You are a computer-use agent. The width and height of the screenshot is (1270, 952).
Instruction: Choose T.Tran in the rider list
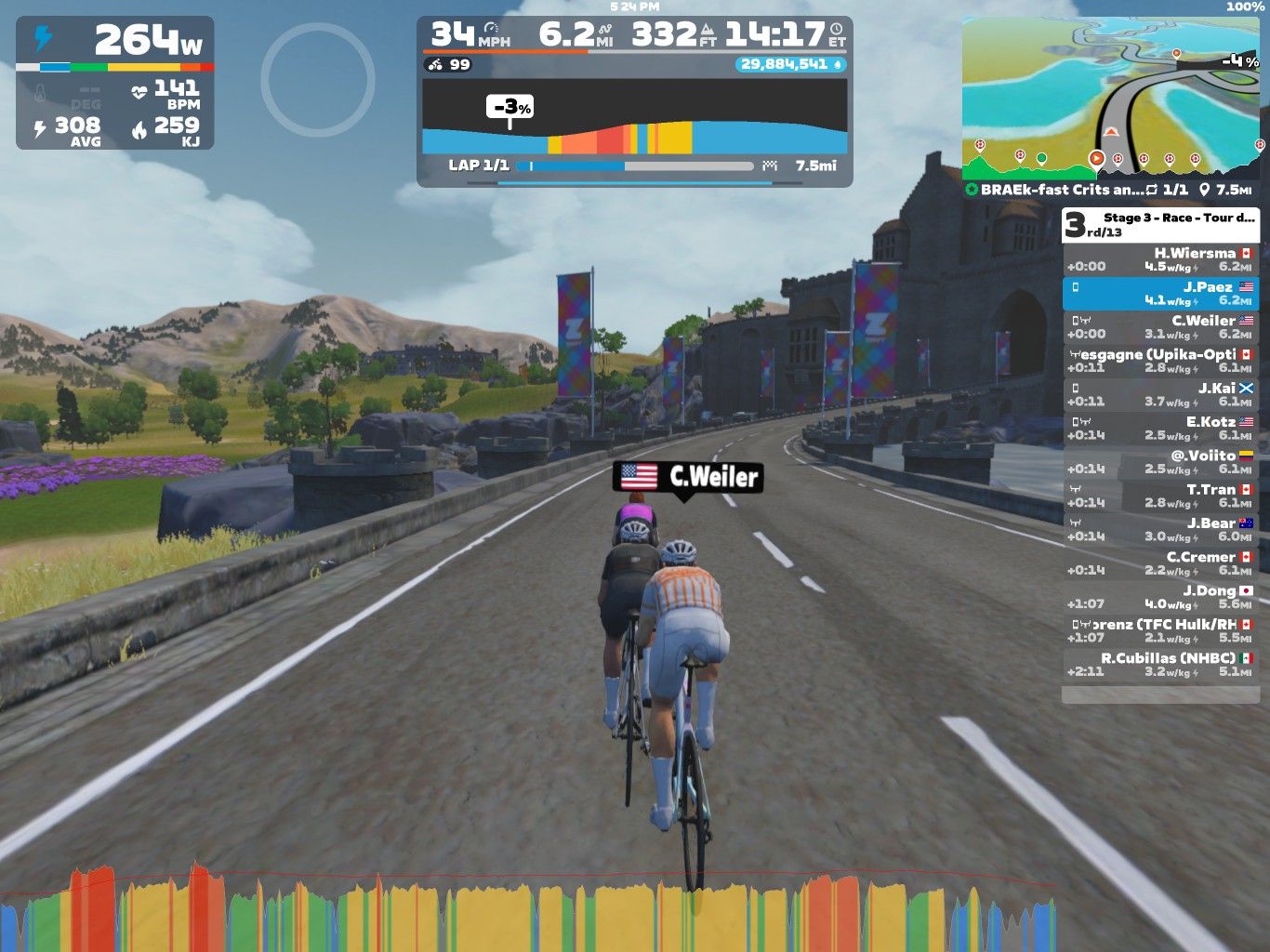(1160, 496)
